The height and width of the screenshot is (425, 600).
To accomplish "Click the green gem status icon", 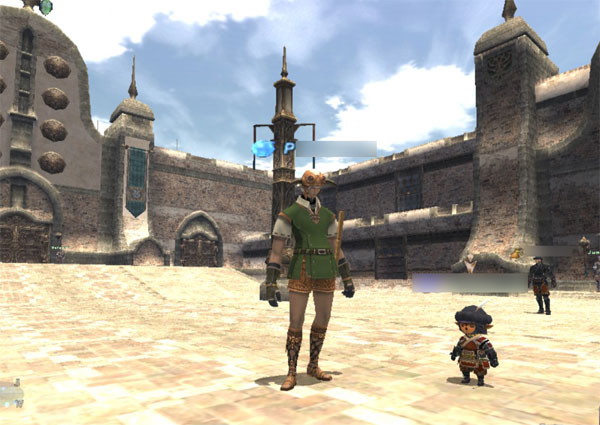I will pos(45,7).
